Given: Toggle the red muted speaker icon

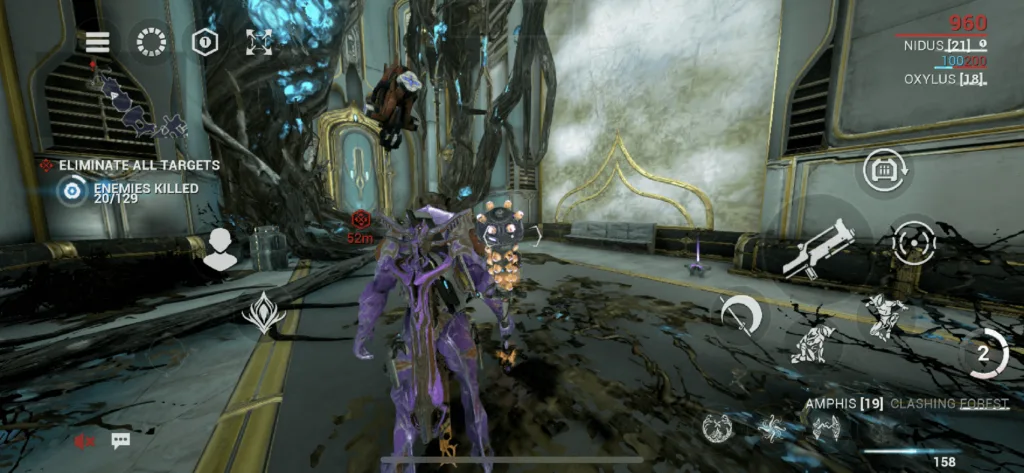Looking at the screenshot, I should (x=87, y=440).
